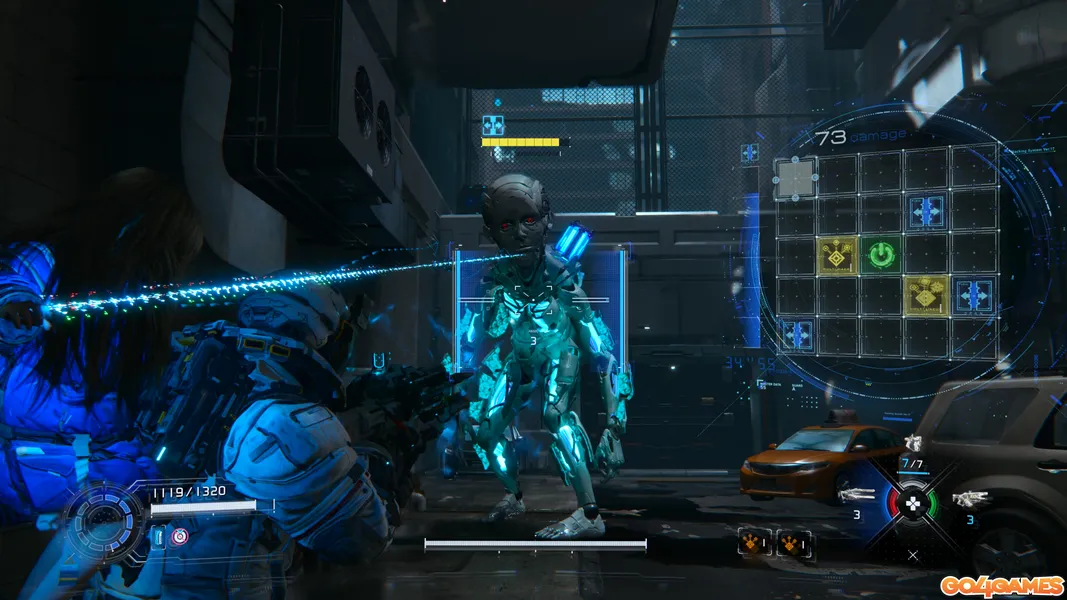Pick the yellow node beside a blue arrow node
1067x600 pixels.
point(927,295)
